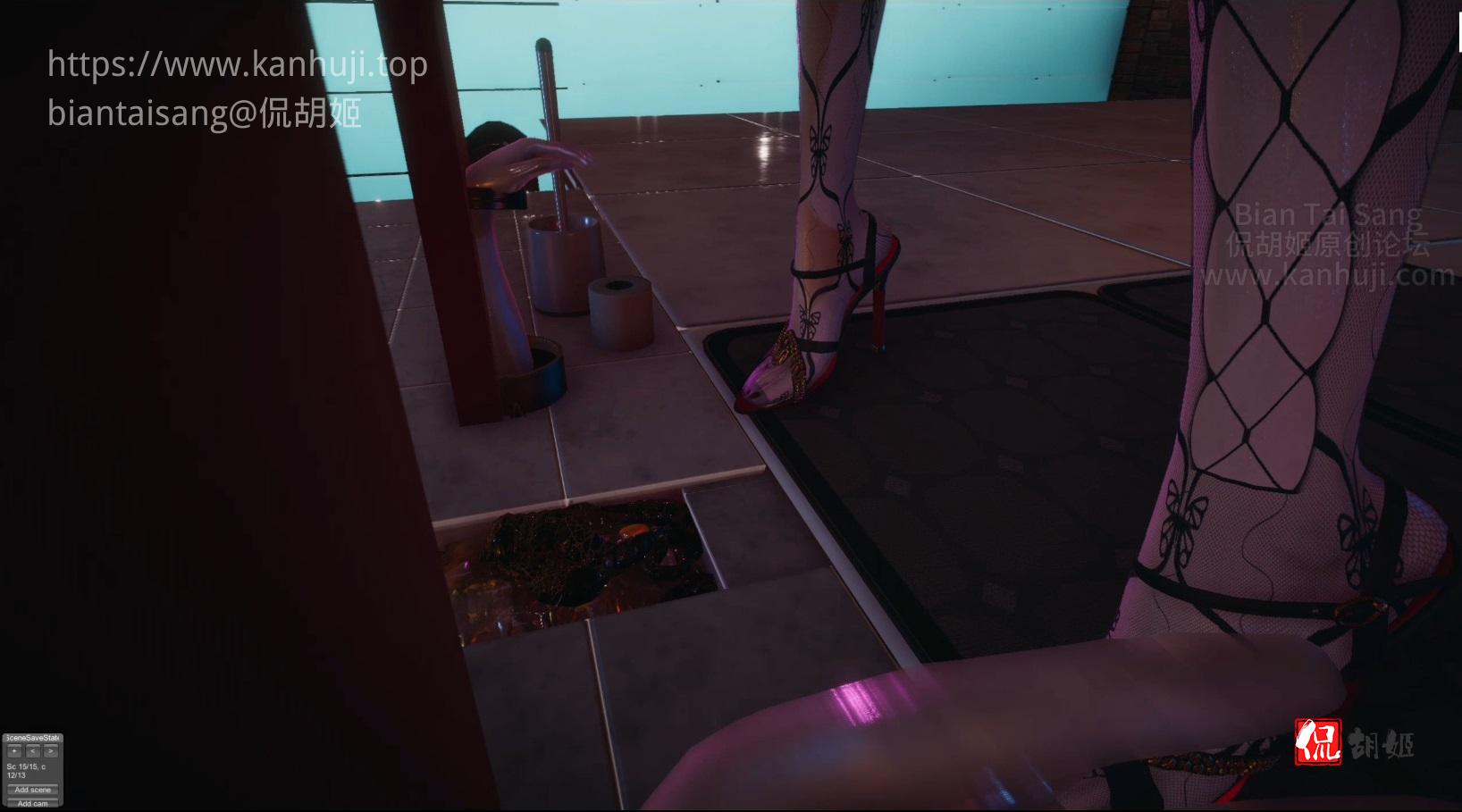This screenshot has width=1462, height=812.
Task: Click the "Add scene" button
Action: (33, 790)
